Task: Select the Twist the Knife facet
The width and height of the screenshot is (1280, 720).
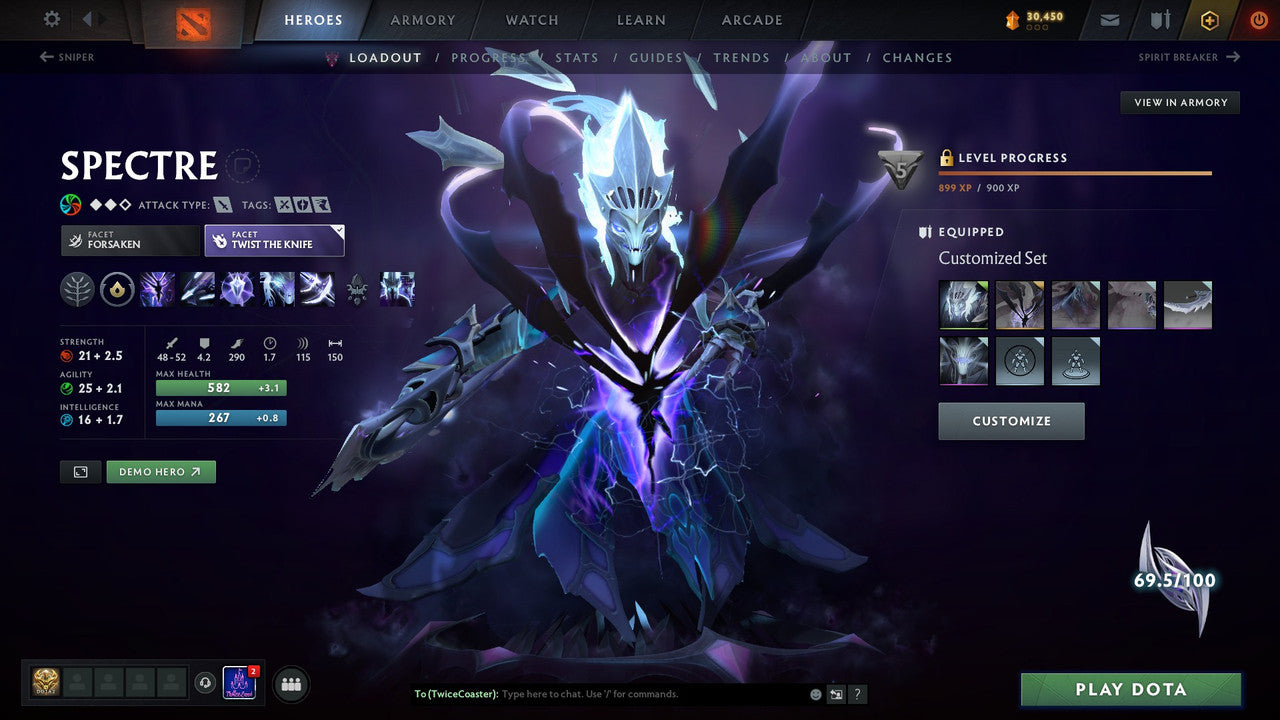Action: (274, 240)
